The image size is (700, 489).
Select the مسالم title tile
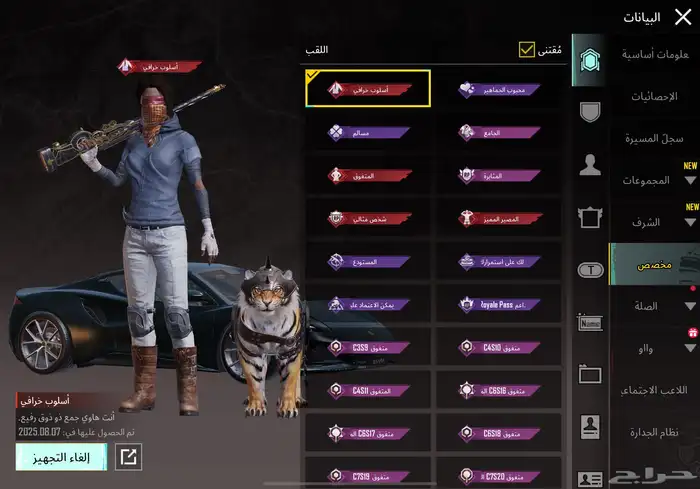(x=368, y=131)
